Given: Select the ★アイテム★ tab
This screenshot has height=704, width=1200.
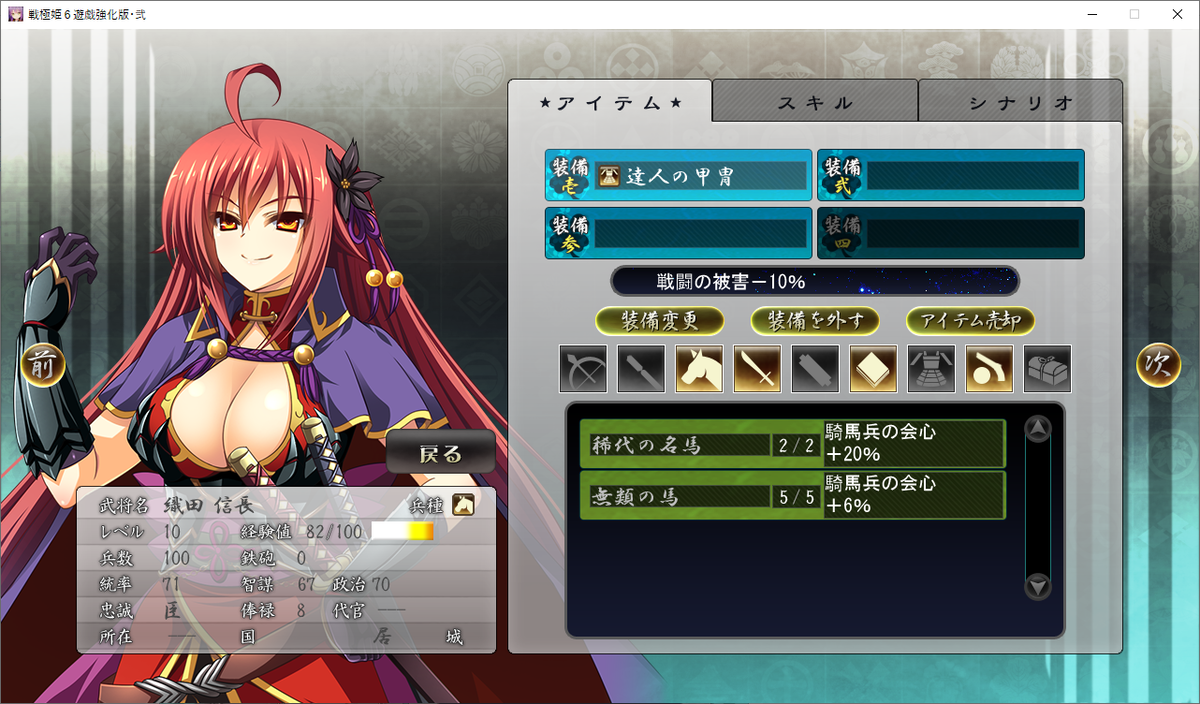Looking at the screenshot, I should 610,102.
